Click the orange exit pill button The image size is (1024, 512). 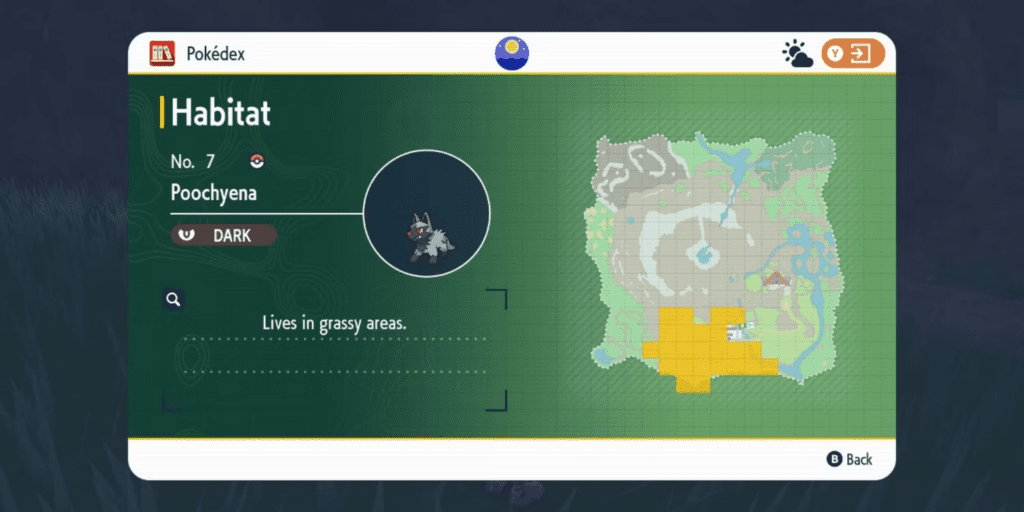[853, 54]
